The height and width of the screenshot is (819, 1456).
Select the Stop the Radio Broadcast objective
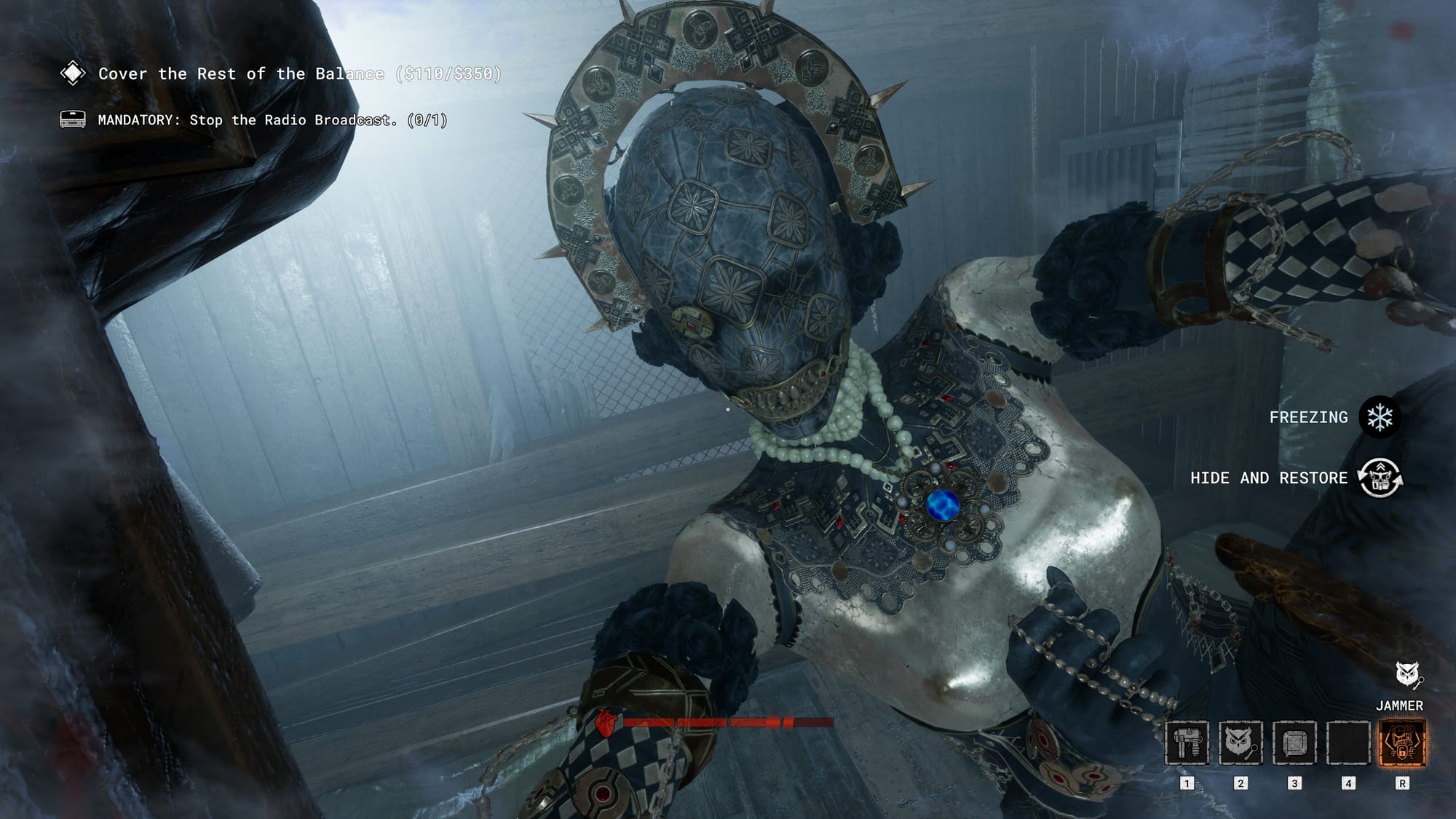[x=272, y=120]
